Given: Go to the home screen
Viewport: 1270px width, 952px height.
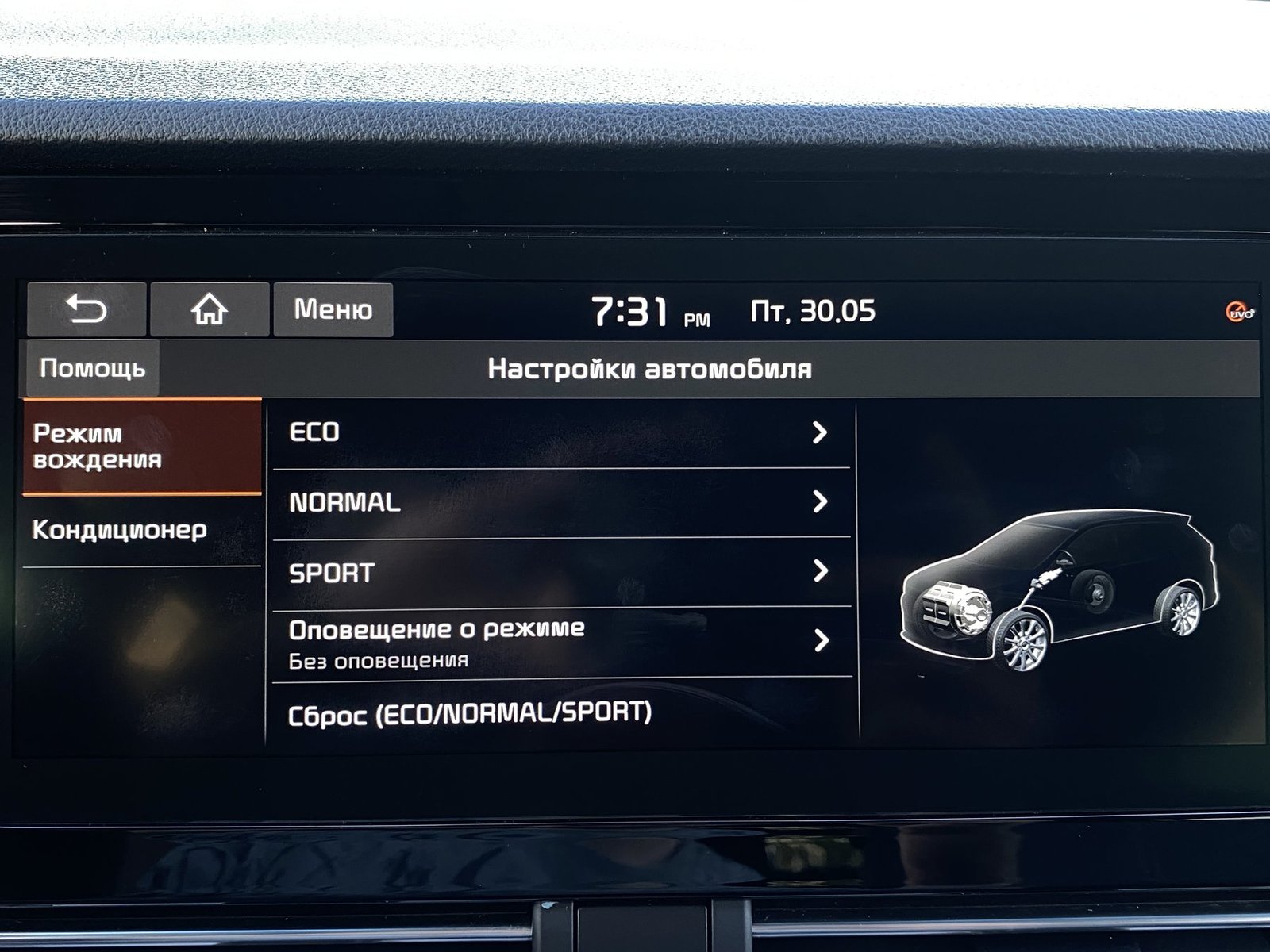Looking at the screenshot, I should coord(210,309).
